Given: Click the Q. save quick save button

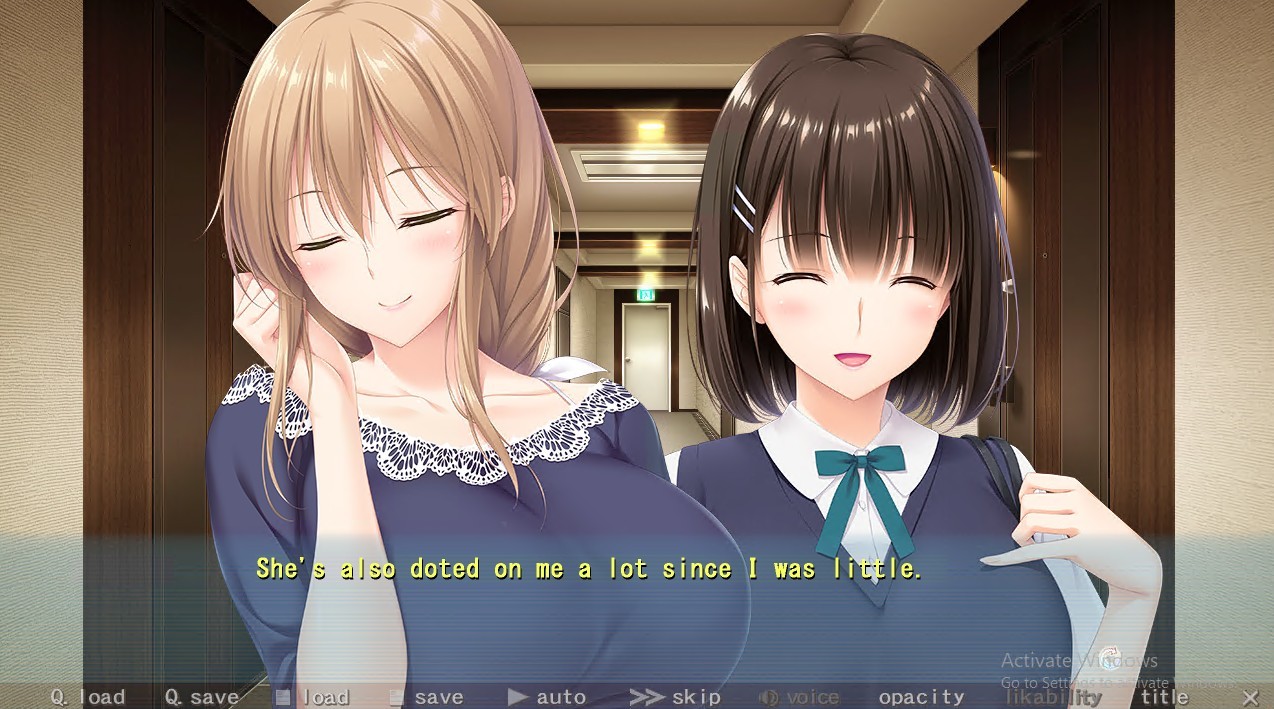Looking at the screenshot, I should point(202,697).
